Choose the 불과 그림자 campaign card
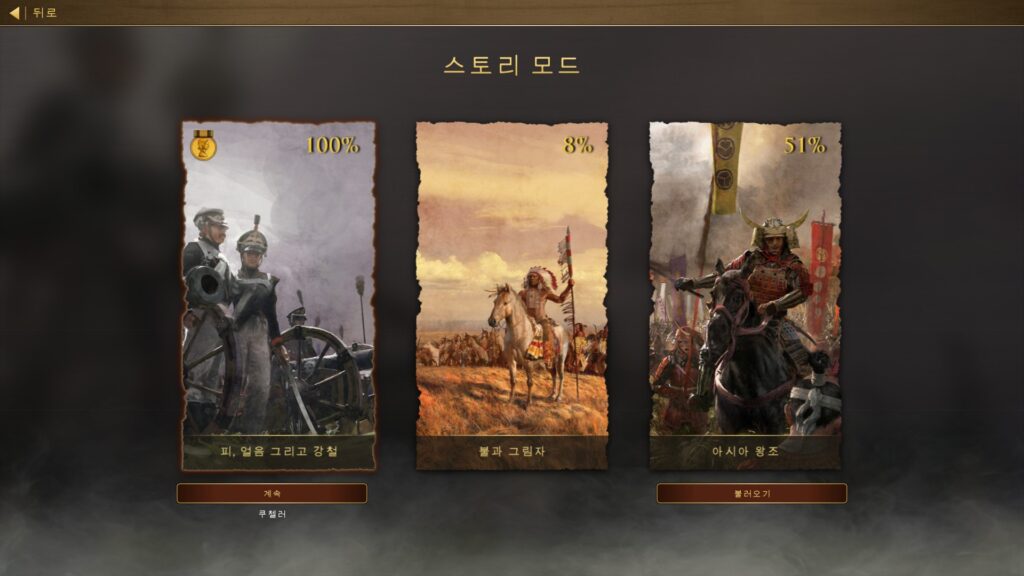 coord(512,295)
